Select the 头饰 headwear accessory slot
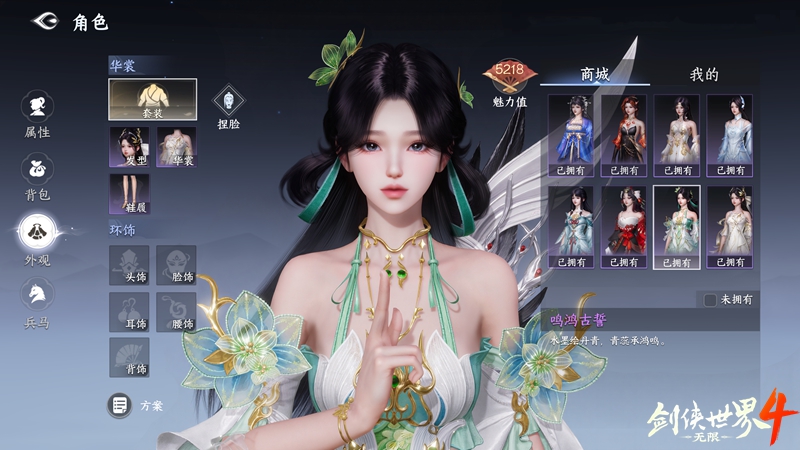The image size is (800, 450). point(129,265)
